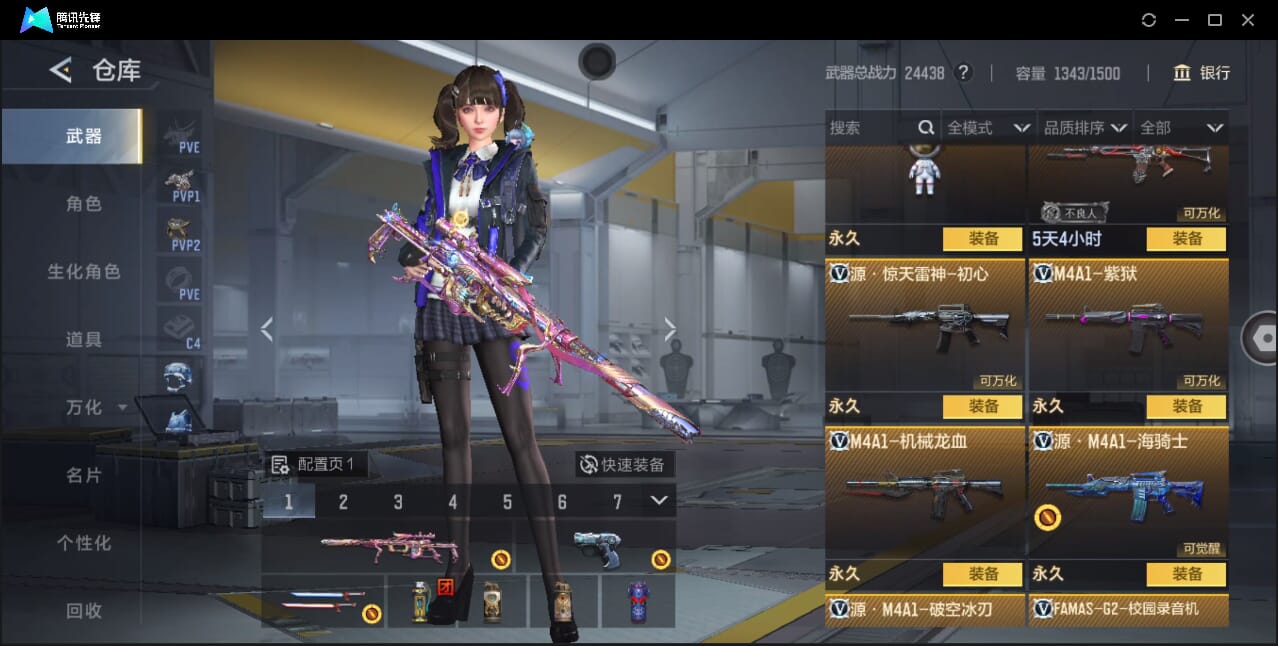1278x646 pixels.
Task: Equip the M4A1-机械龙血 rifle
Action: click(983, 574)
